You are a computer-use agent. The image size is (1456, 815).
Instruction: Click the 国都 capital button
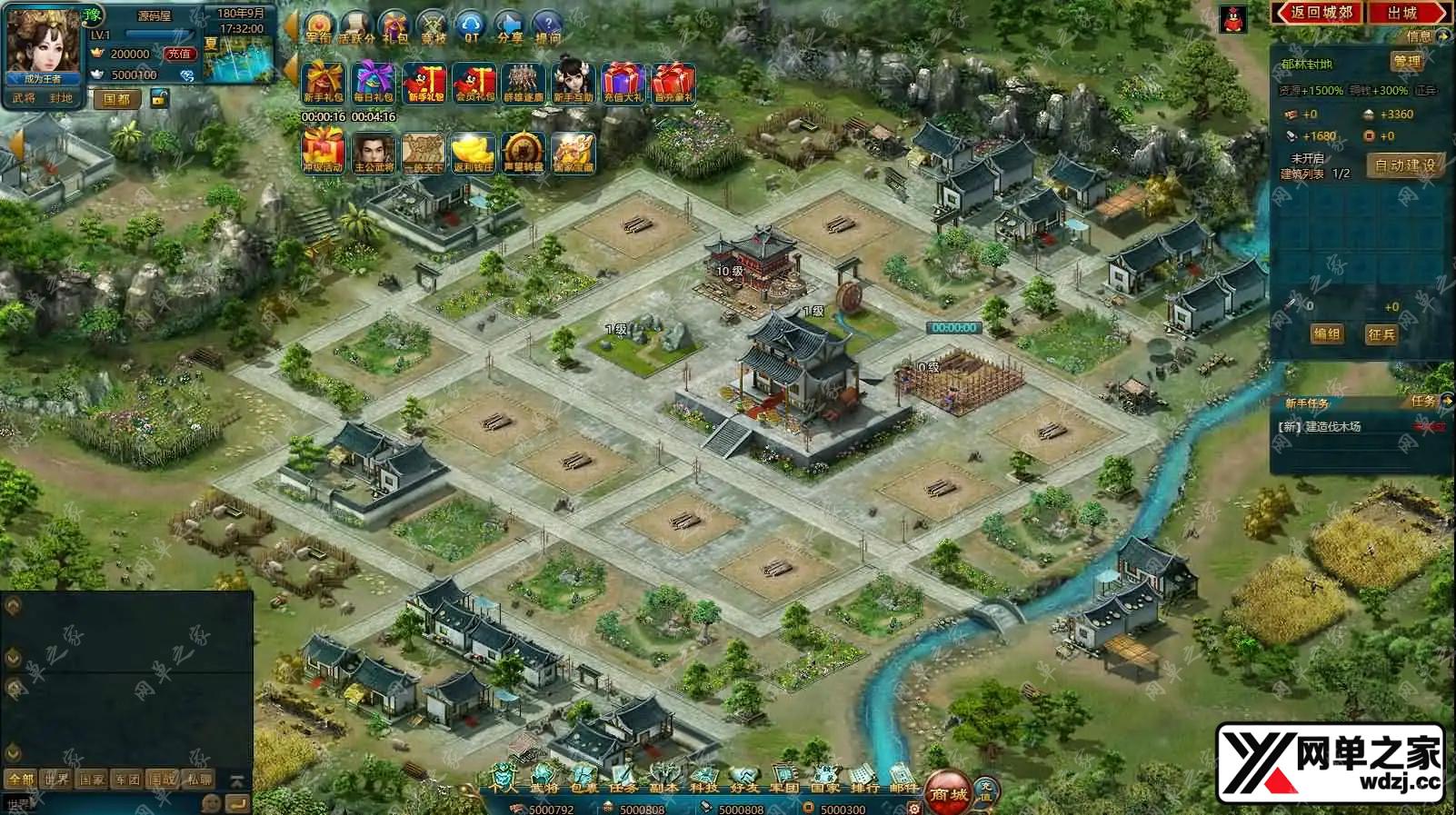(x=116, y=99)
